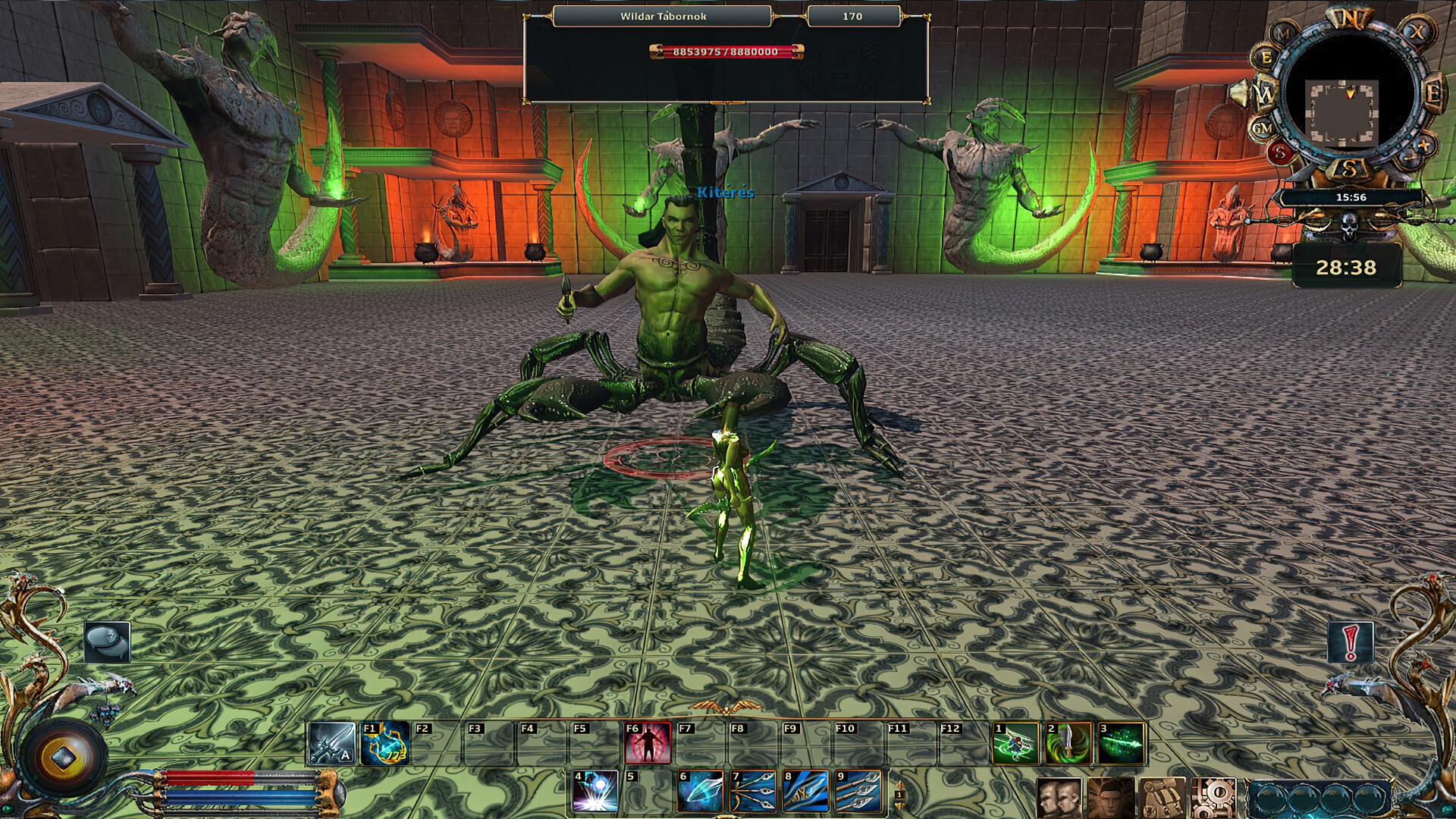Image resolution: width=1456 pixels, height=819 pixels.
Task: Toggle the twin-faces party panel button
Action: (1059, 796)
